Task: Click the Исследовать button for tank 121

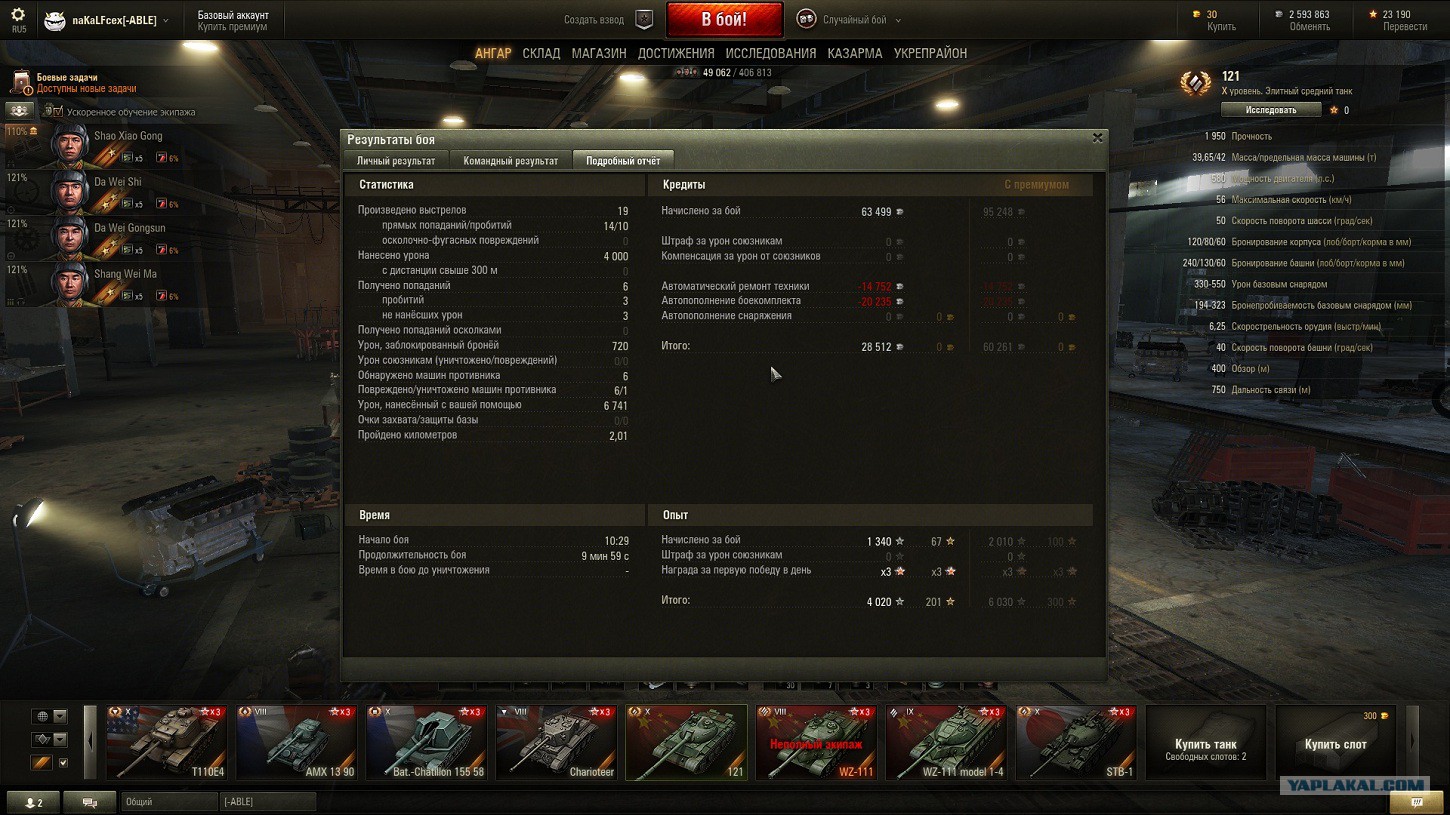Action: pyautogui.click(x=1271, y=110)
